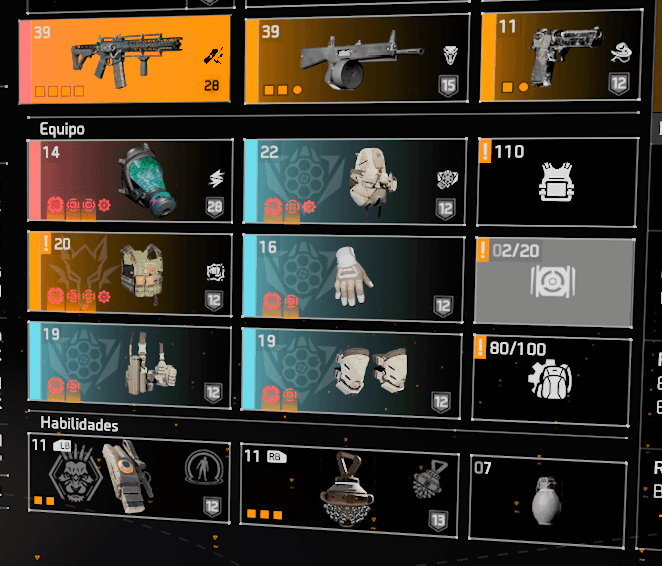Open the backpack inventory slot showing 80/100
The image size is (662, 566).
[x=551, y=376]
